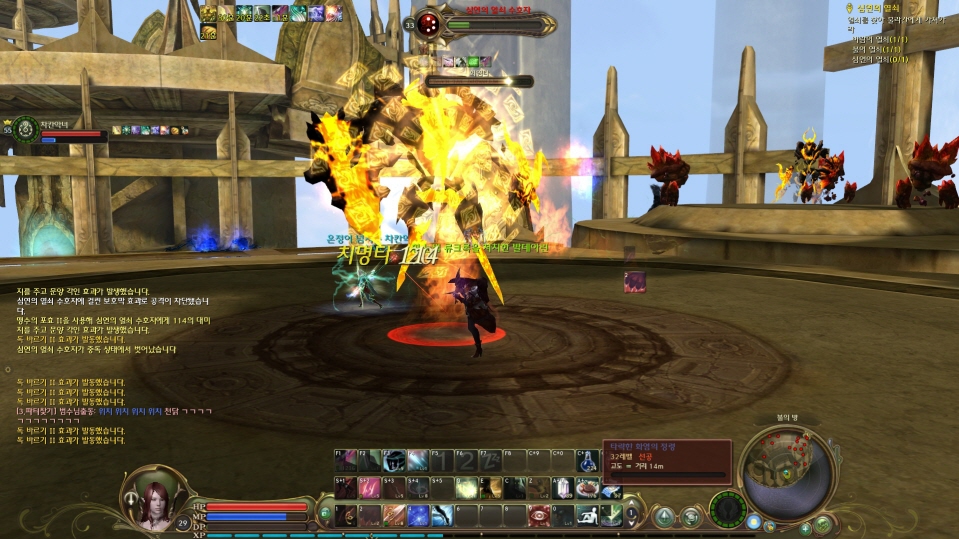Activate the resting seated figure skill

[x=590, y=515]
